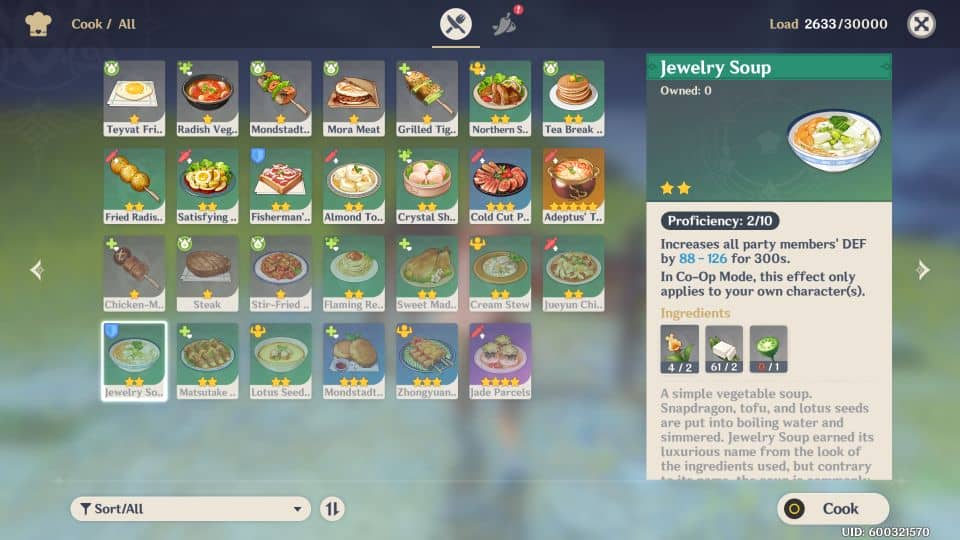Open the Sort/All dropdown
Viewport: 960px width, 540px height.
click(190, 508)
